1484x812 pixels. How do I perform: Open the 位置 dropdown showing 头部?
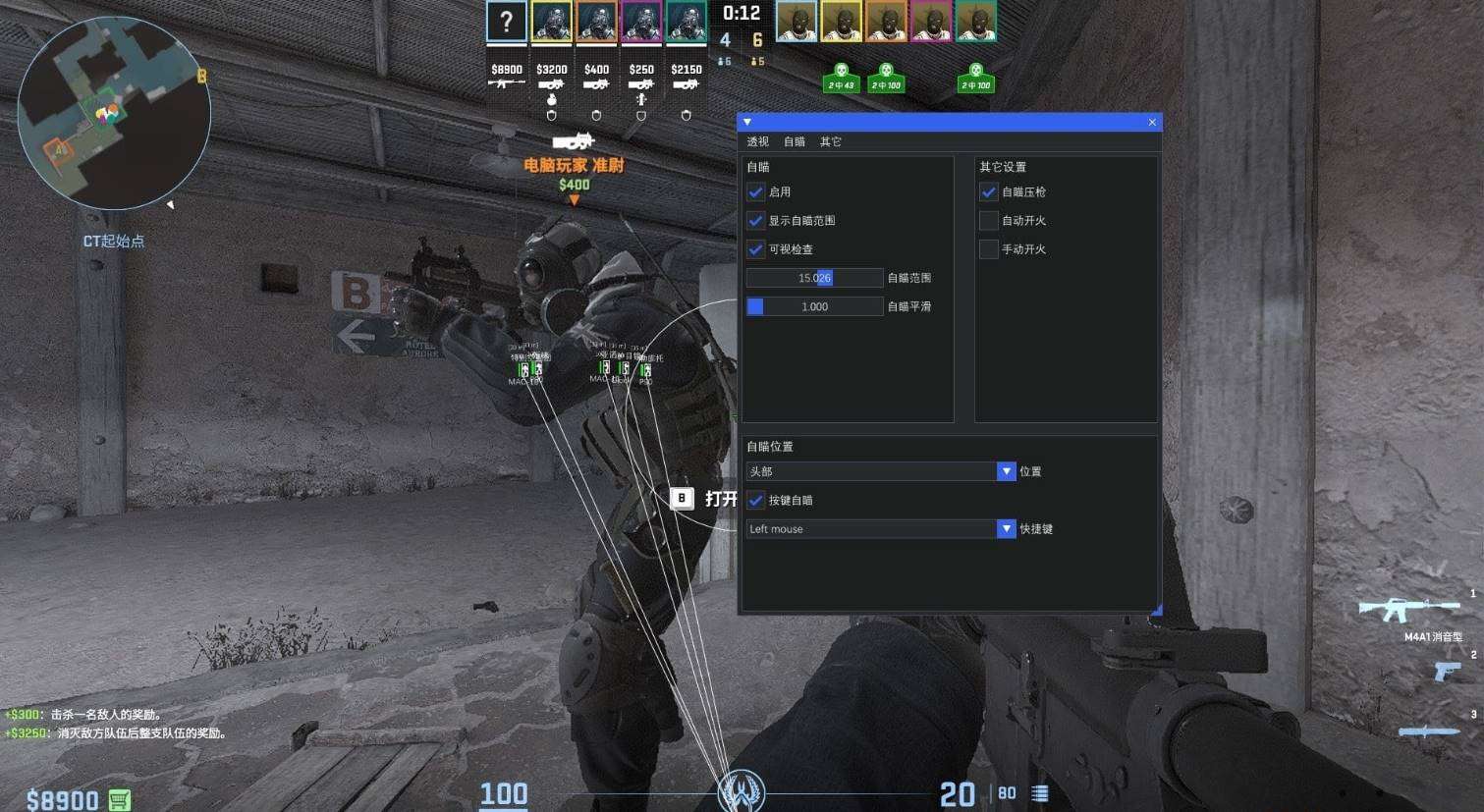pos(880,471)
